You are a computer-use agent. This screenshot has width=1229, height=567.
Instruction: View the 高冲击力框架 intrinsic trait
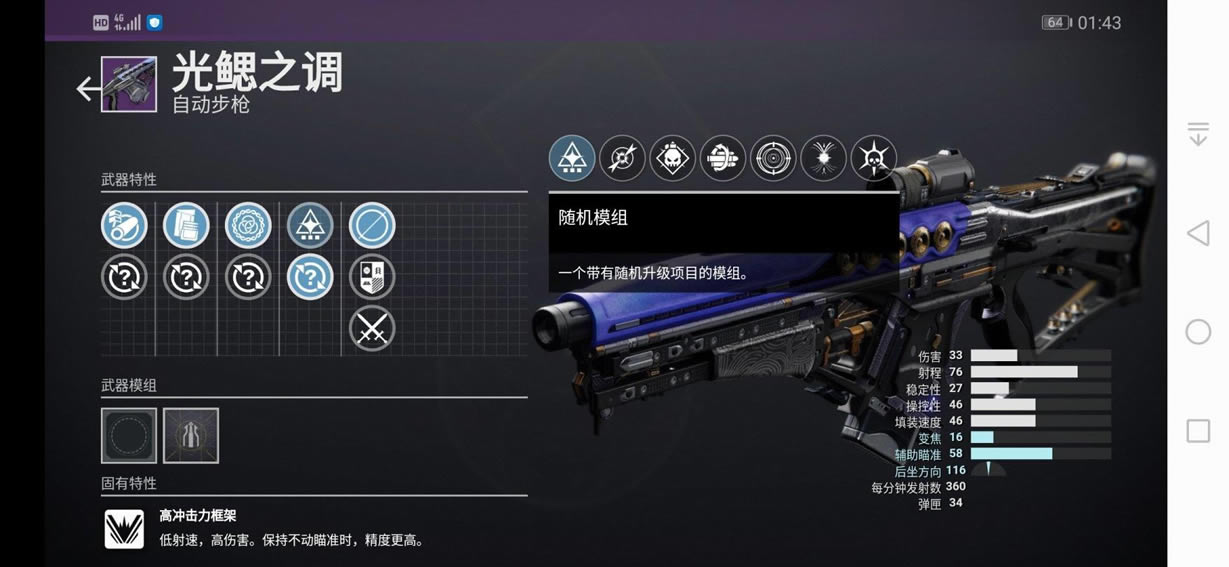pos(125,529)
